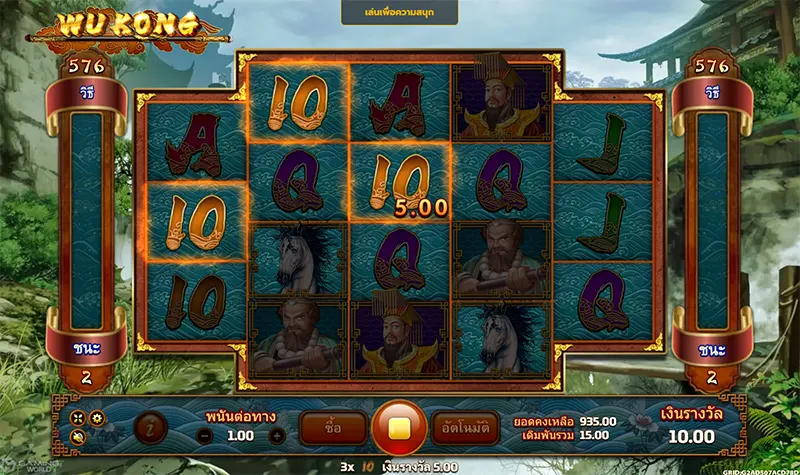Viewport: 800px width, 475px height.
Task: Toggle fullscreen with the four-arrow icon
Action: point(78,417)
